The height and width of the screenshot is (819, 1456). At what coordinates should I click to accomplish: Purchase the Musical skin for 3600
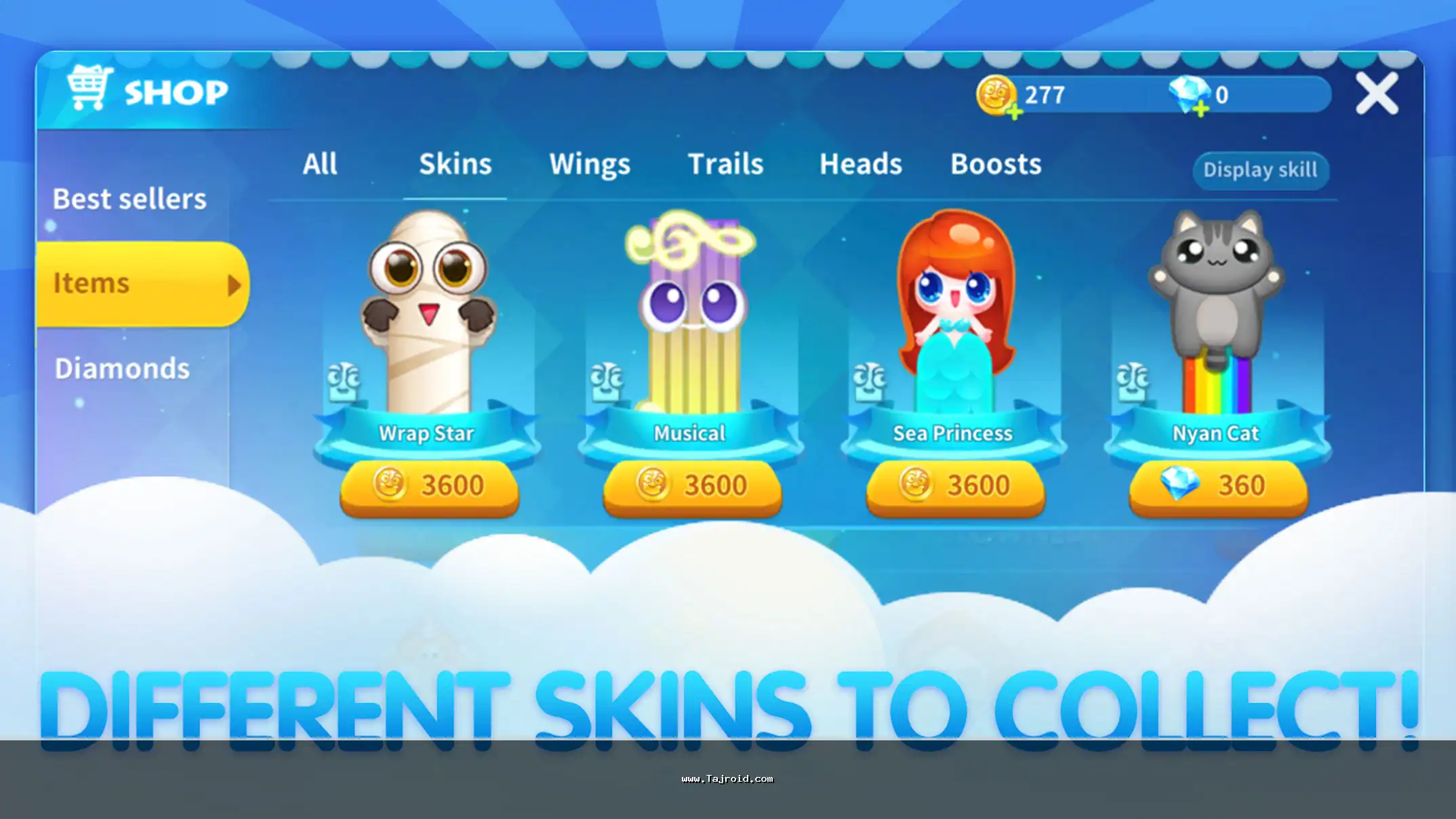[692, 486]
